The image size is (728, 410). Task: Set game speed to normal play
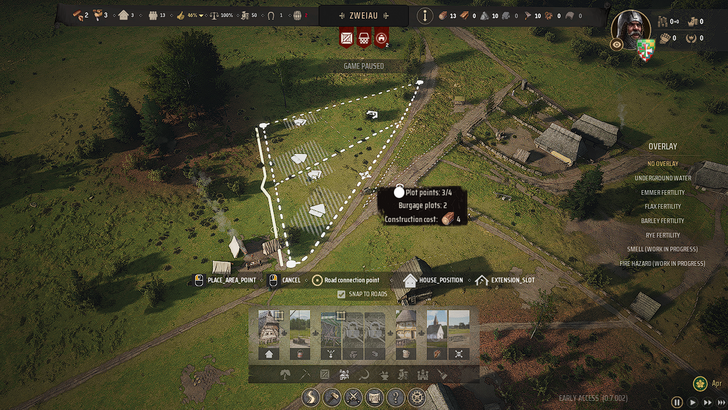[x=693, y=401]
